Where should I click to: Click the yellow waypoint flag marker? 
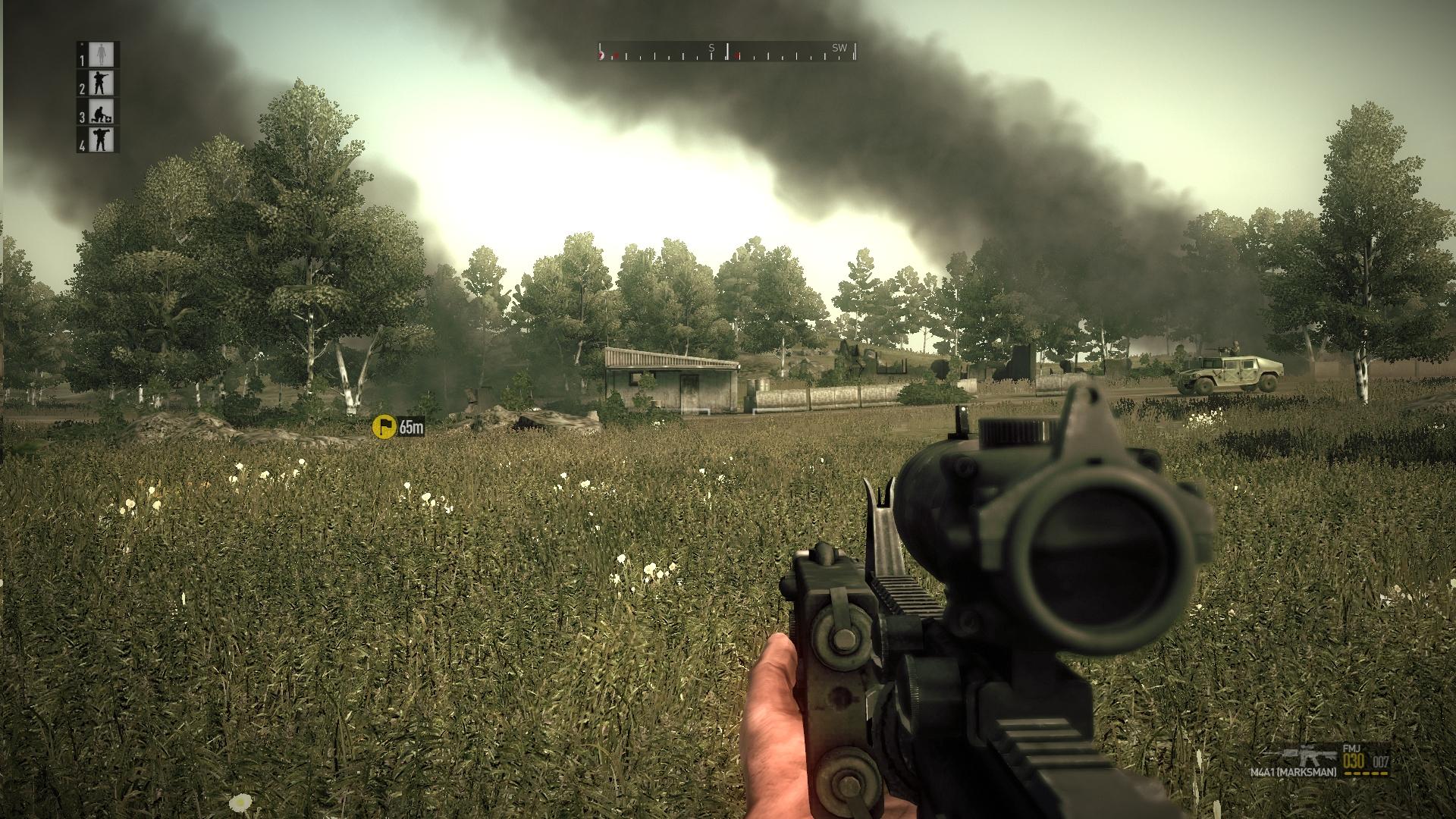[x=384, y=426]
